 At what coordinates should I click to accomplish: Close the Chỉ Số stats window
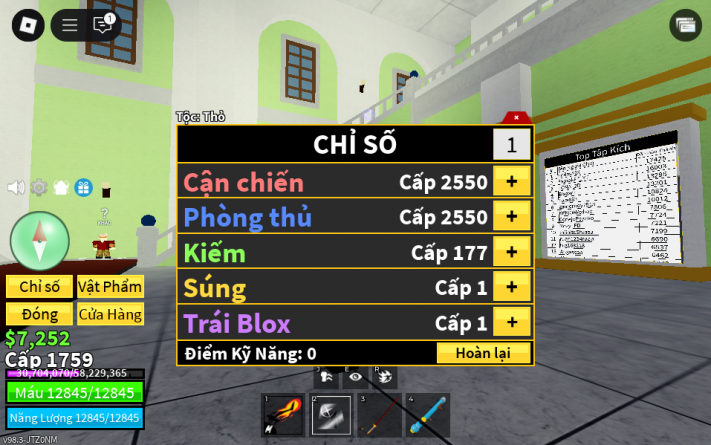pyautogui.click(x=516, y=117)
